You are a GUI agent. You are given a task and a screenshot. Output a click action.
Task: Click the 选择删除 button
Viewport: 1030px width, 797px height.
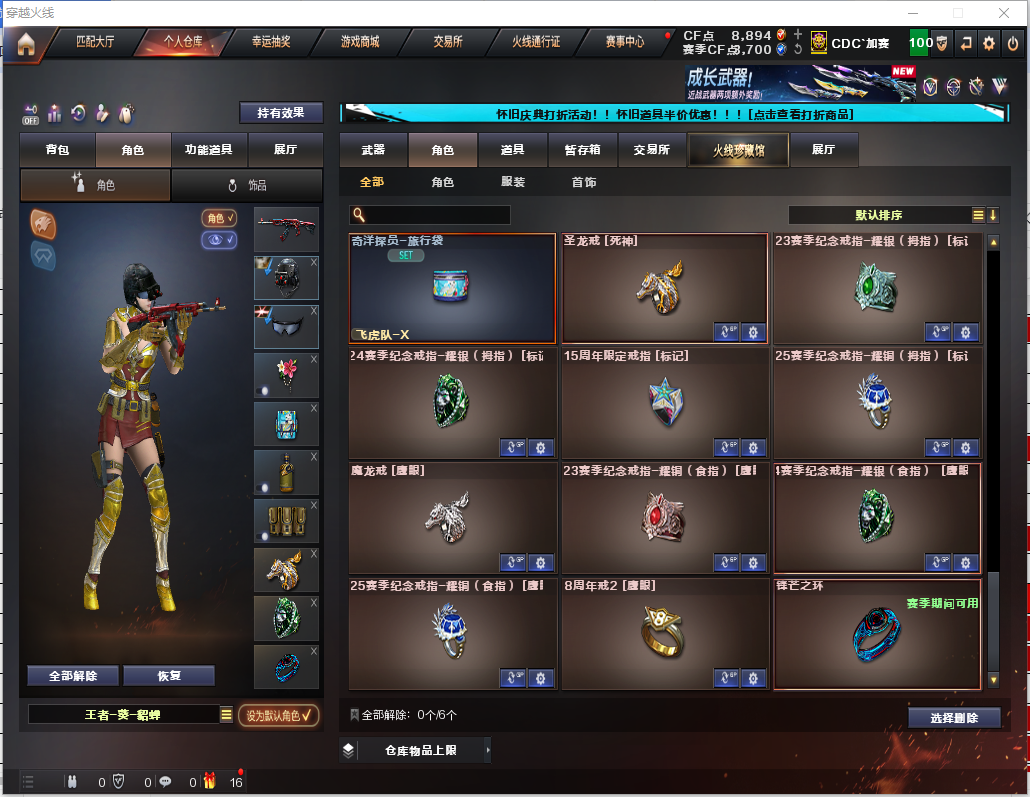[954, 718]
